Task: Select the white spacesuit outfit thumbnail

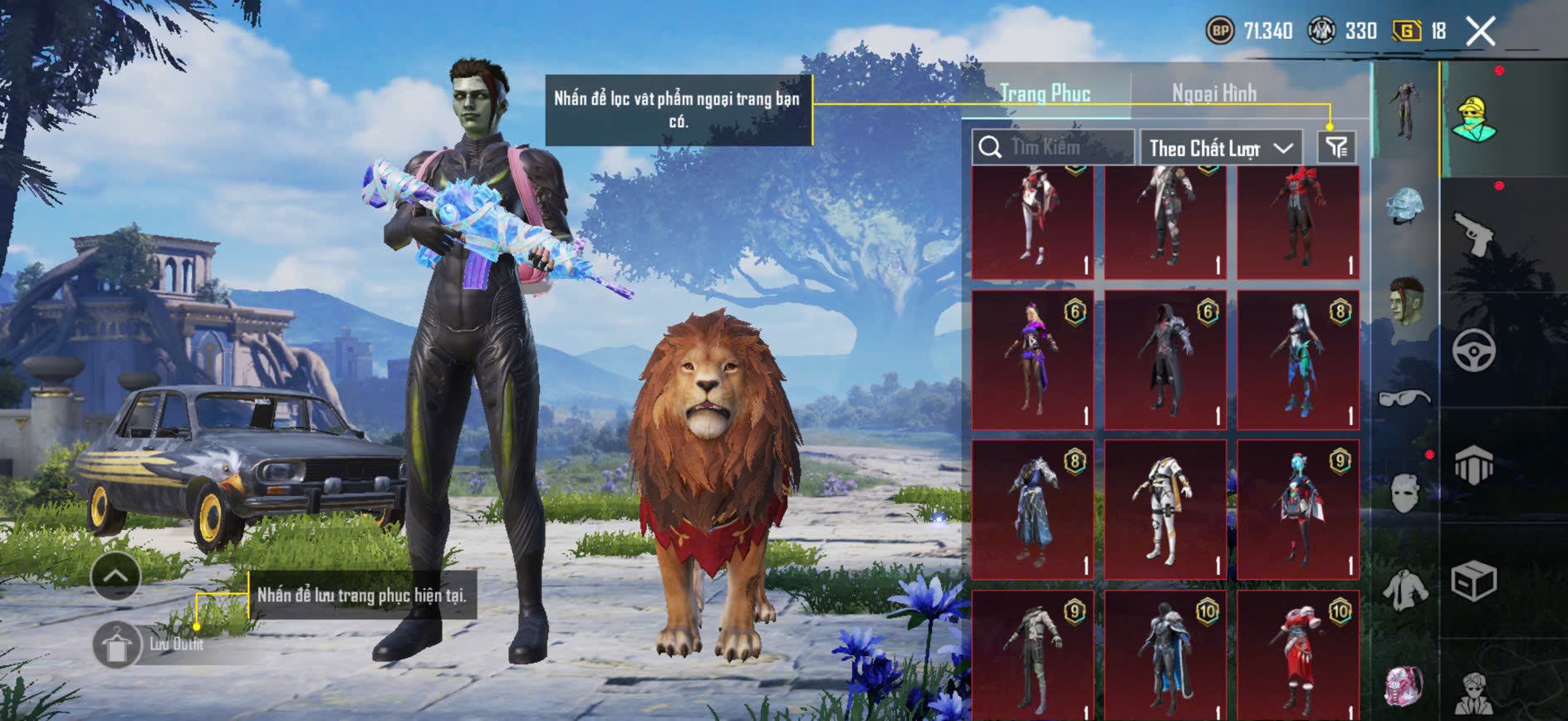Action: [1164, 509]
